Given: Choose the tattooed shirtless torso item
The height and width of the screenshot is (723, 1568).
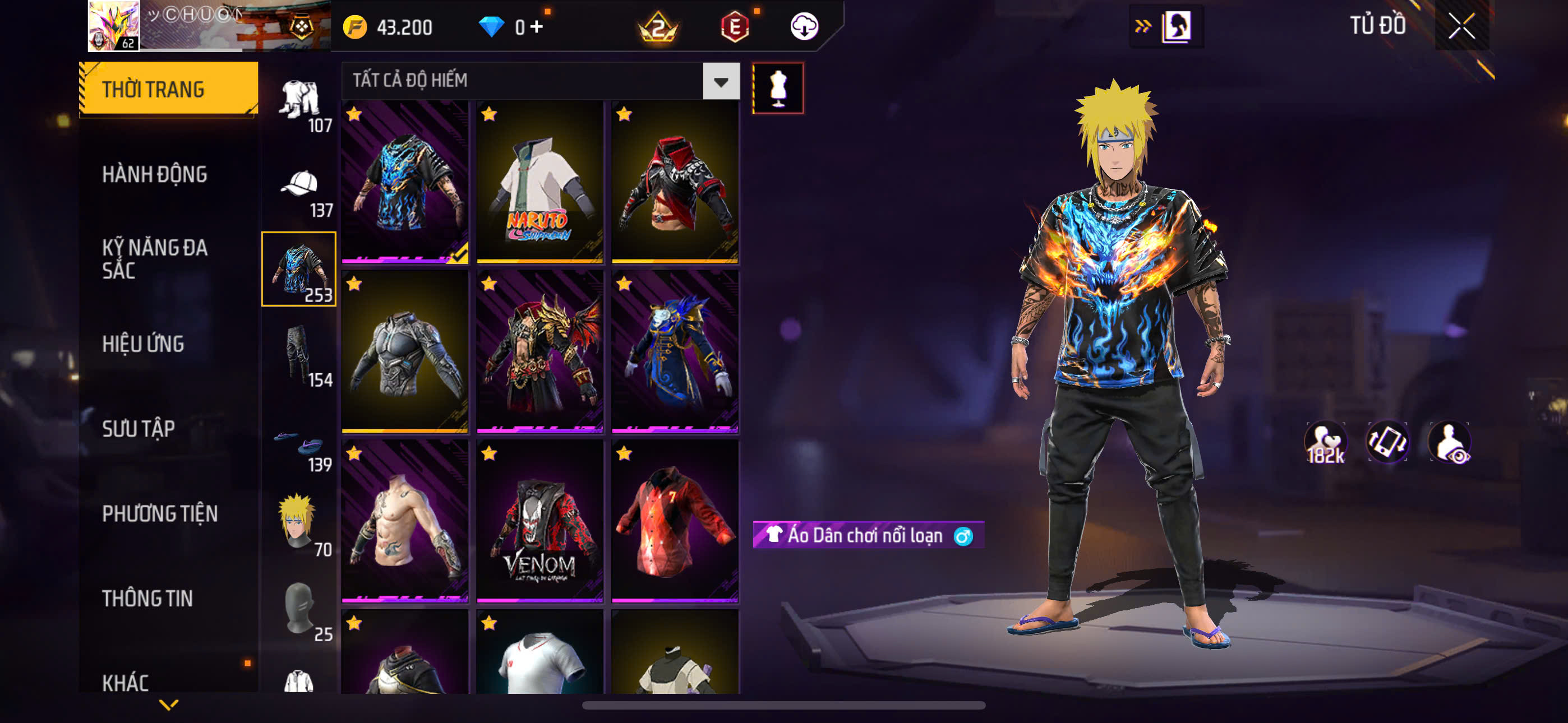Looking at the screenshot, I should coord(405,522).
